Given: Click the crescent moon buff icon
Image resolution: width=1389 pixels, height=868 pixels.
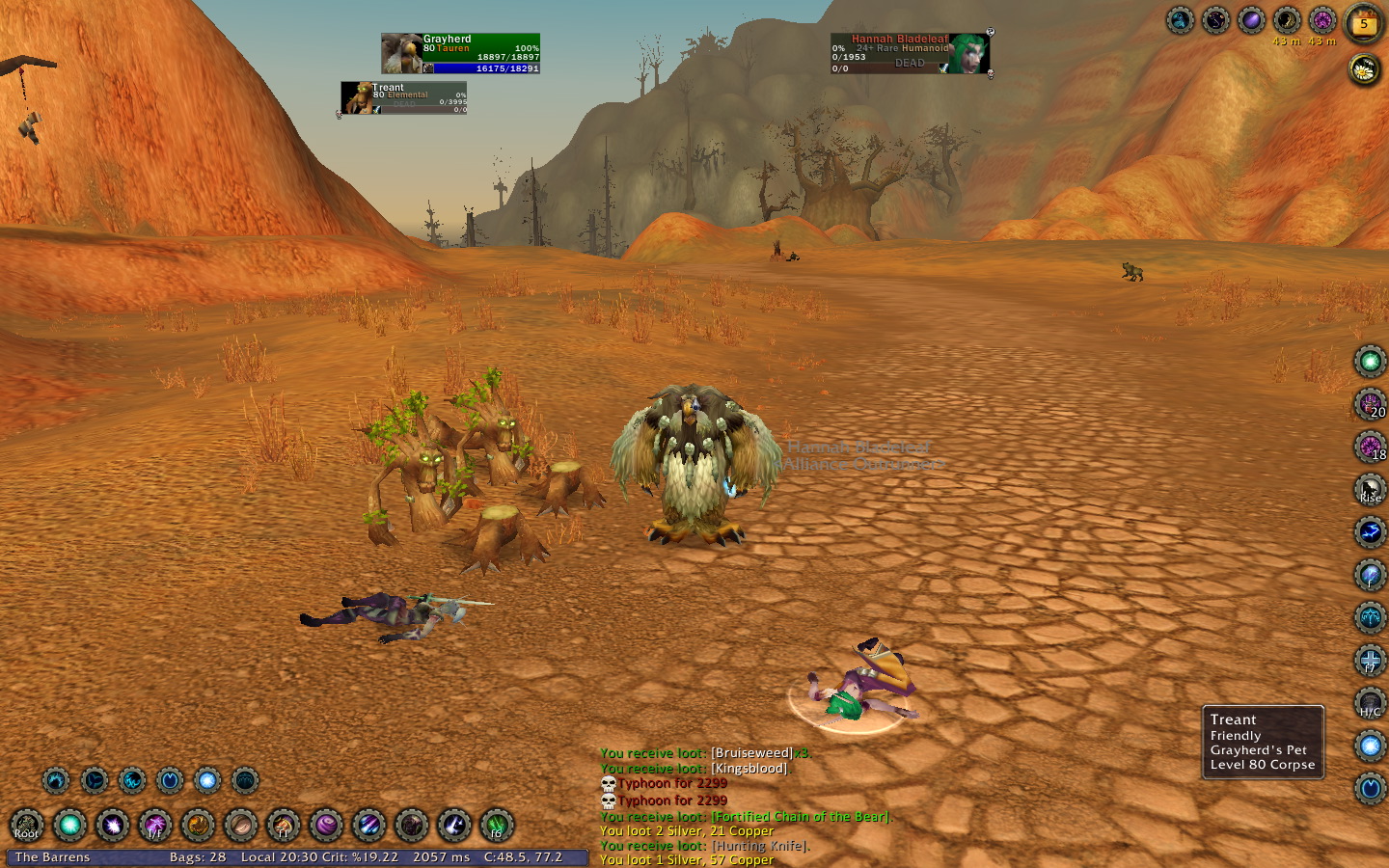Looking at the screenshot, I should pos(1287,20).
